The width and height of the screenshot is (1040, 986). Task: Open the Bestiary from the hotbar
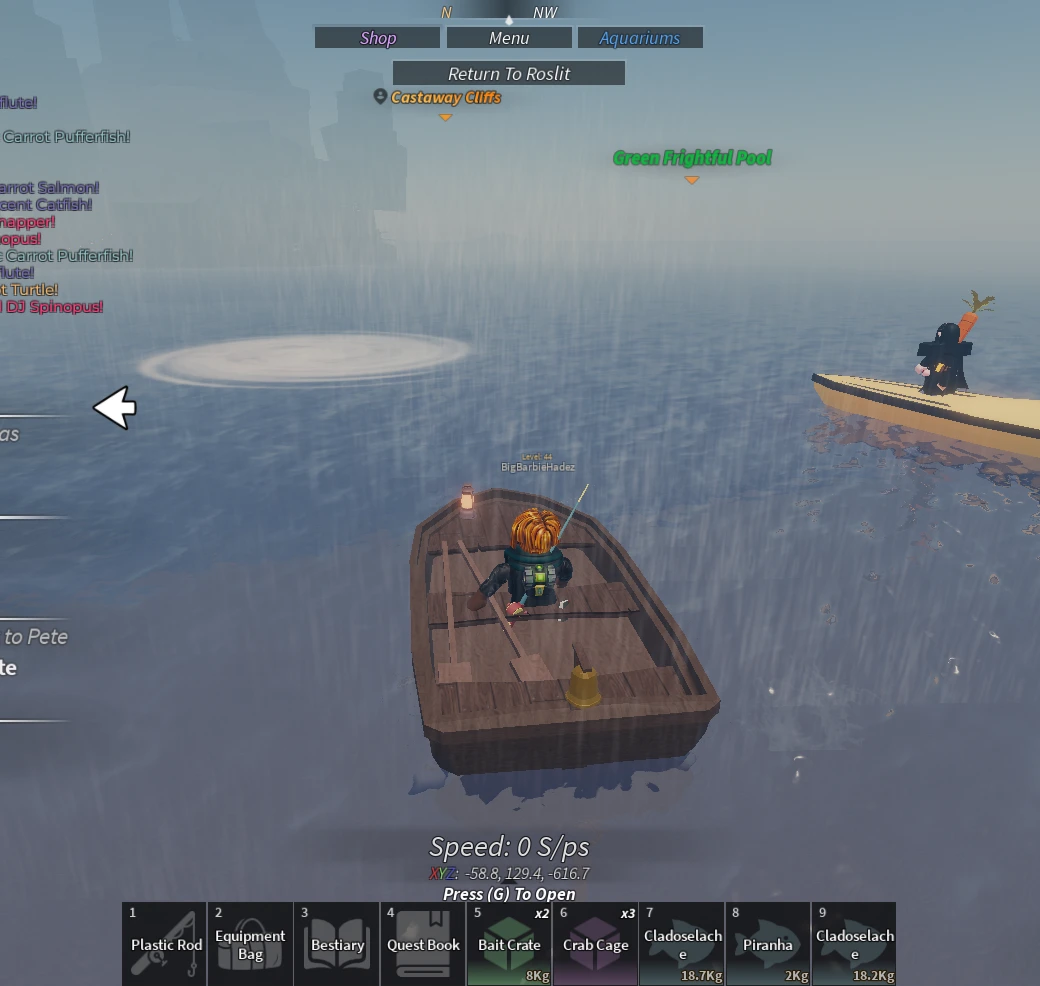point(337,944)
